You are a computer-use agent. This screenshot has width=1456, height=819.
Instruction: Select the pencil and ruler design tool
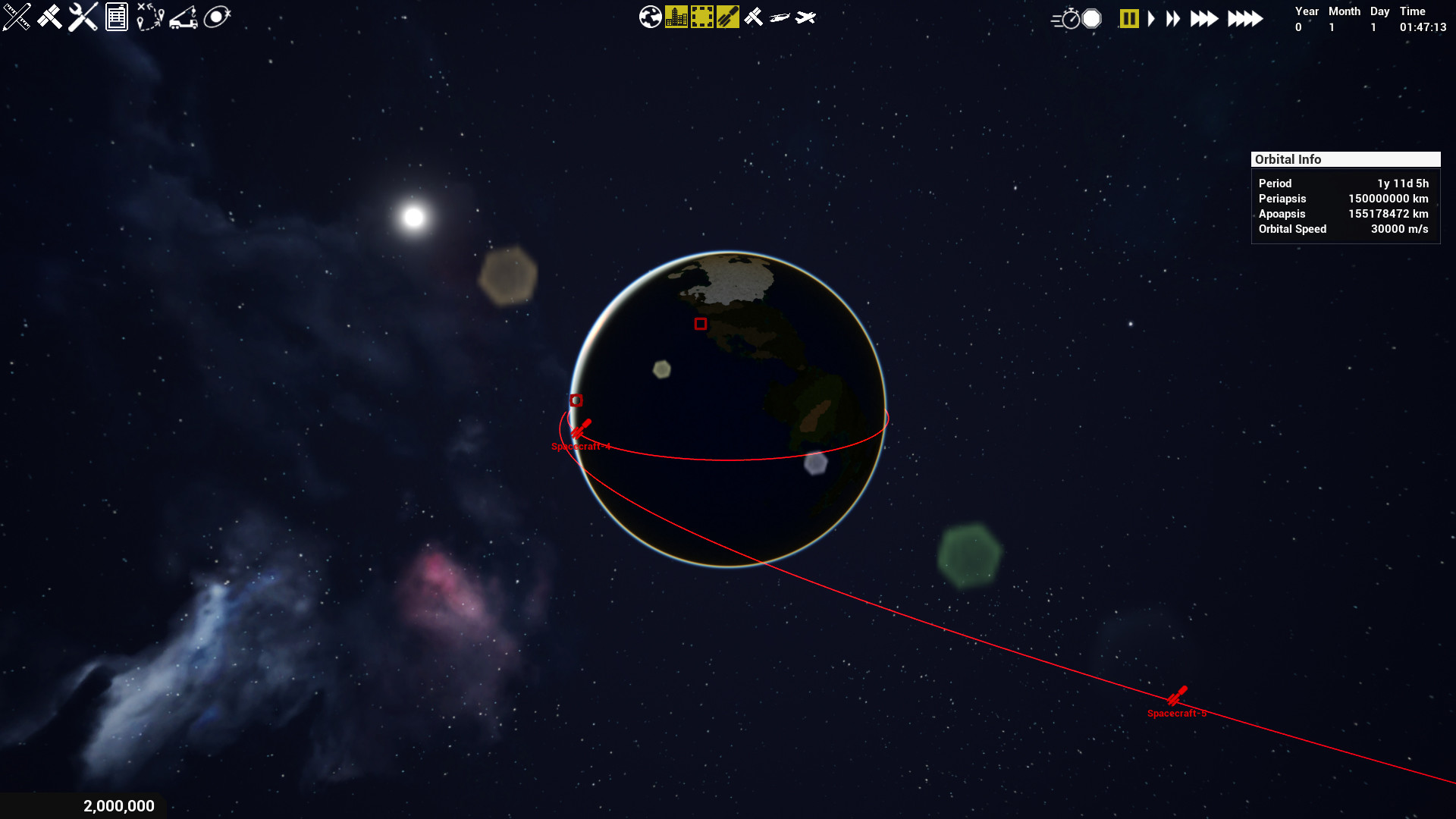point(16,17)
